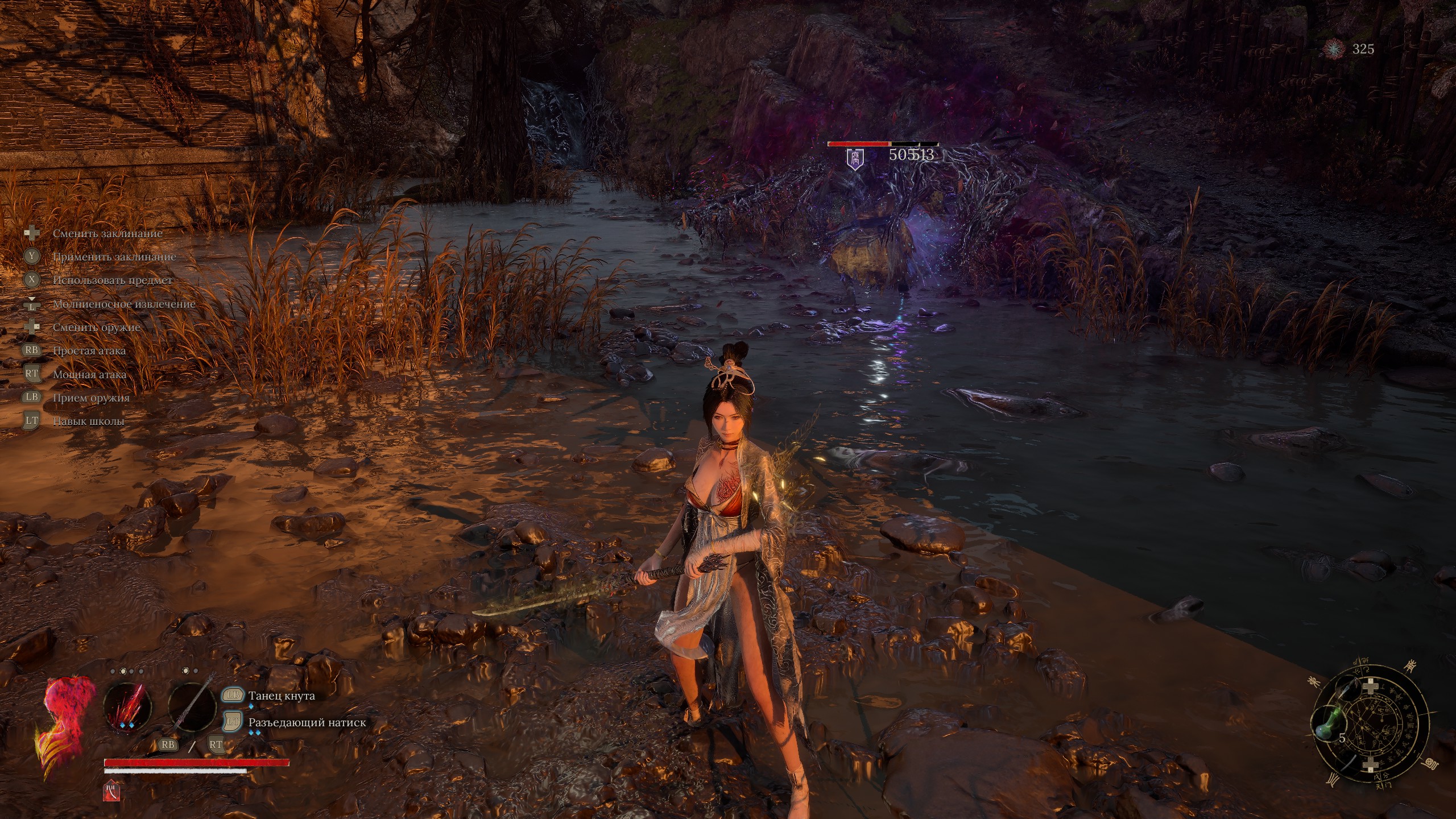Click the 'Разъедающий натиск' school skill label
The image size is (1456, 819).
(x=307, y=723)
